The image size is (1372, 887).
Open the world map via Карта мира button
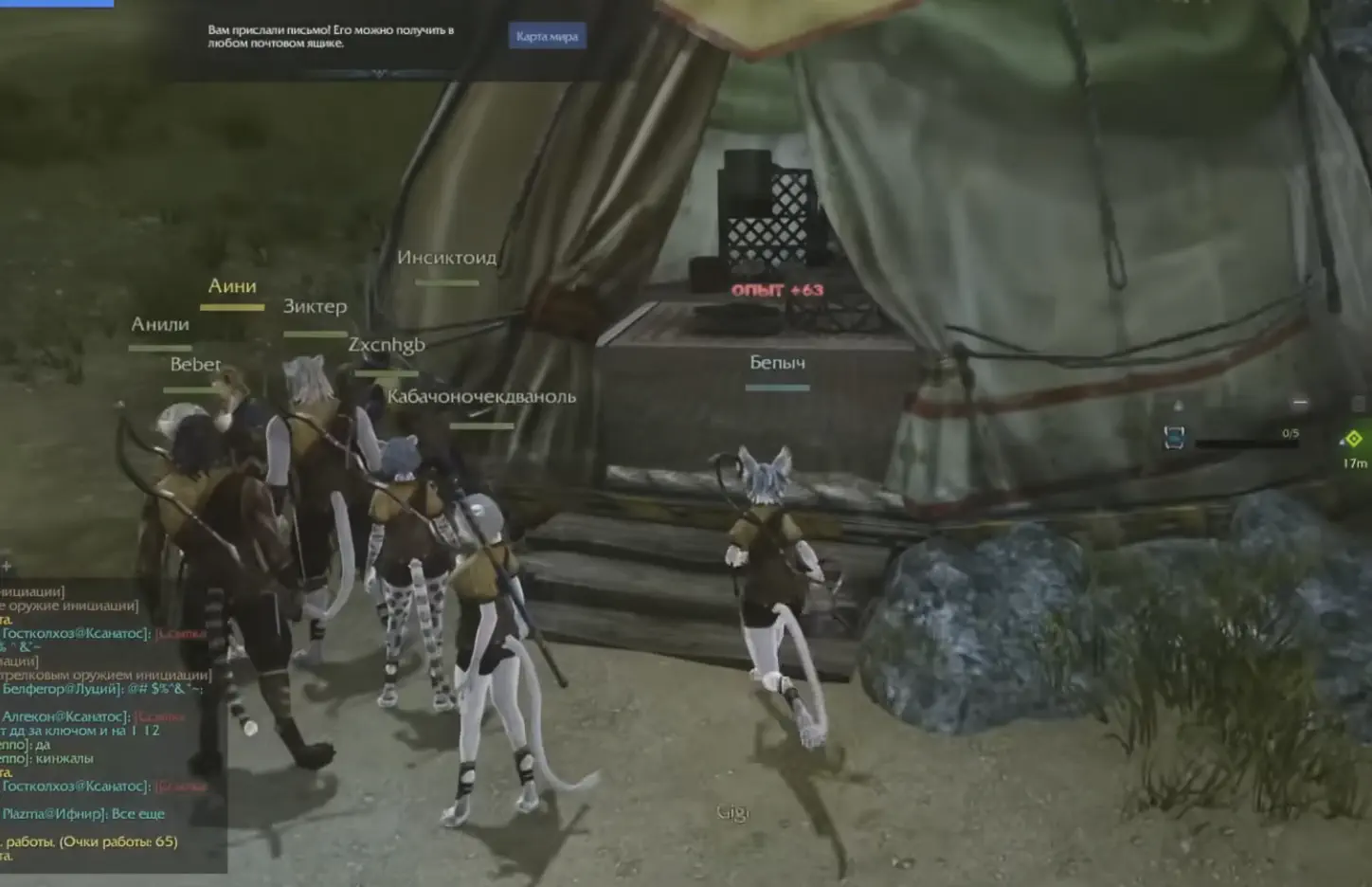tap(550, 36)
